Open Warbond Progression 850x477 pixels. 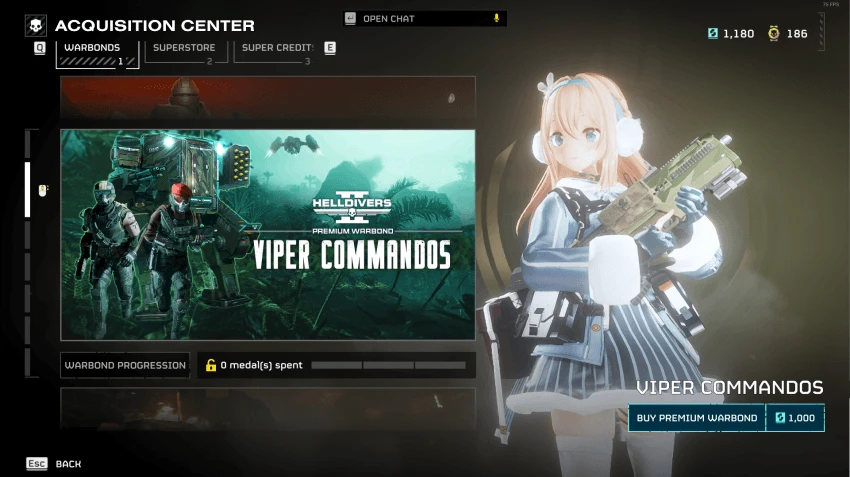[x=125, y=365]
